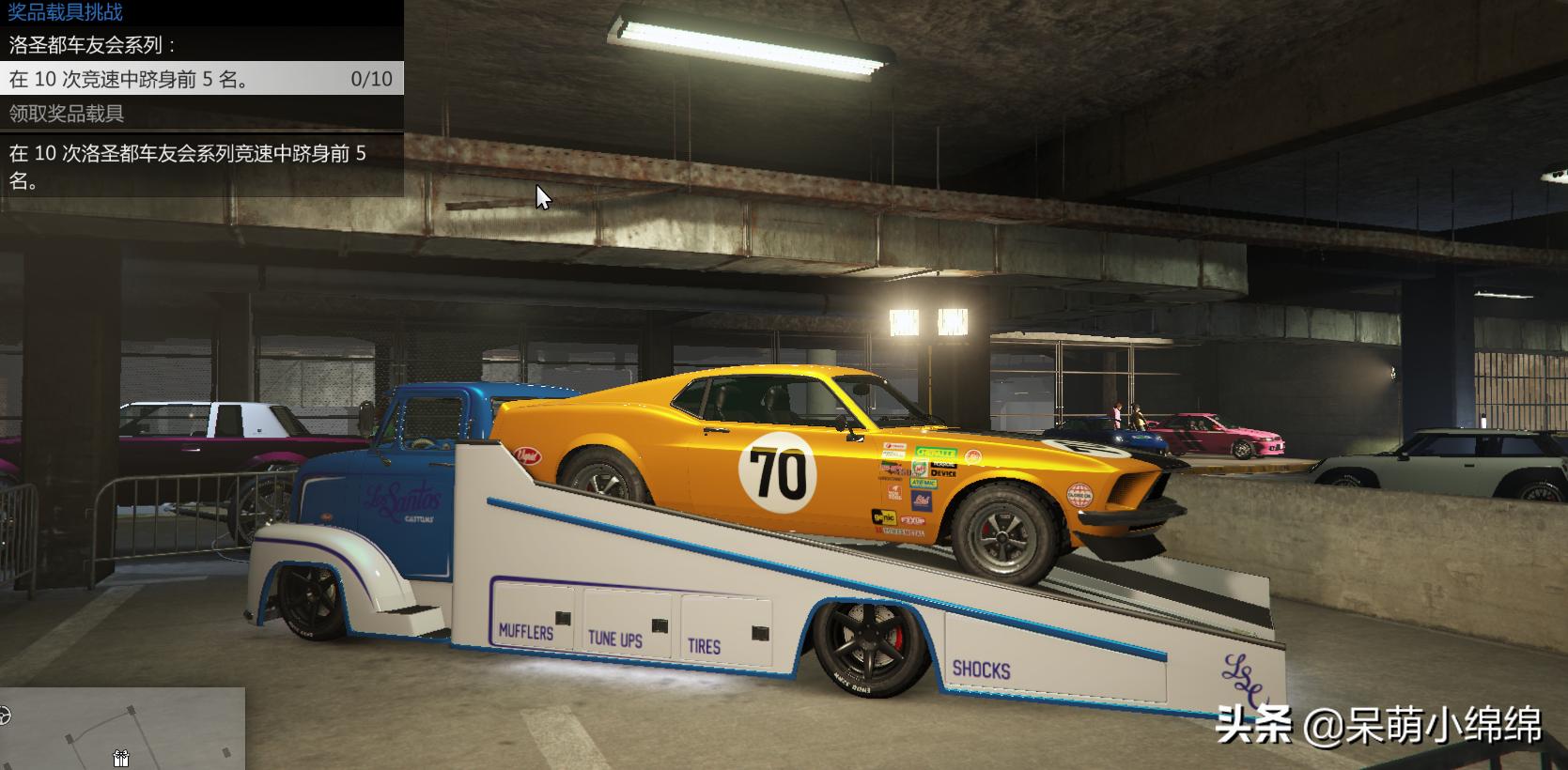
Task: Click the FIXUP sponsor sticker on the car
Action: point(913,519)
